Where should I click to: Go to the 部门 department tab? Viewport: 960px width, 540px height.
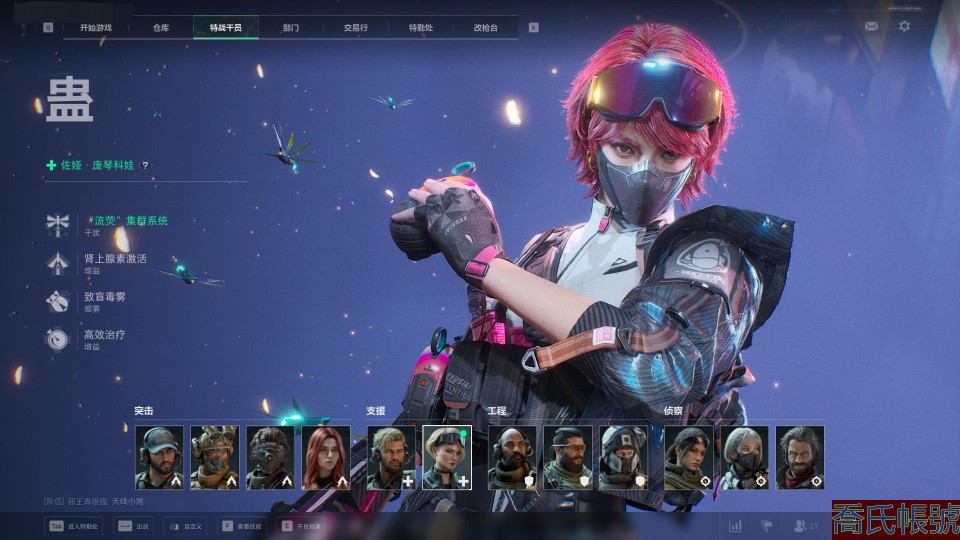point(291,27)
